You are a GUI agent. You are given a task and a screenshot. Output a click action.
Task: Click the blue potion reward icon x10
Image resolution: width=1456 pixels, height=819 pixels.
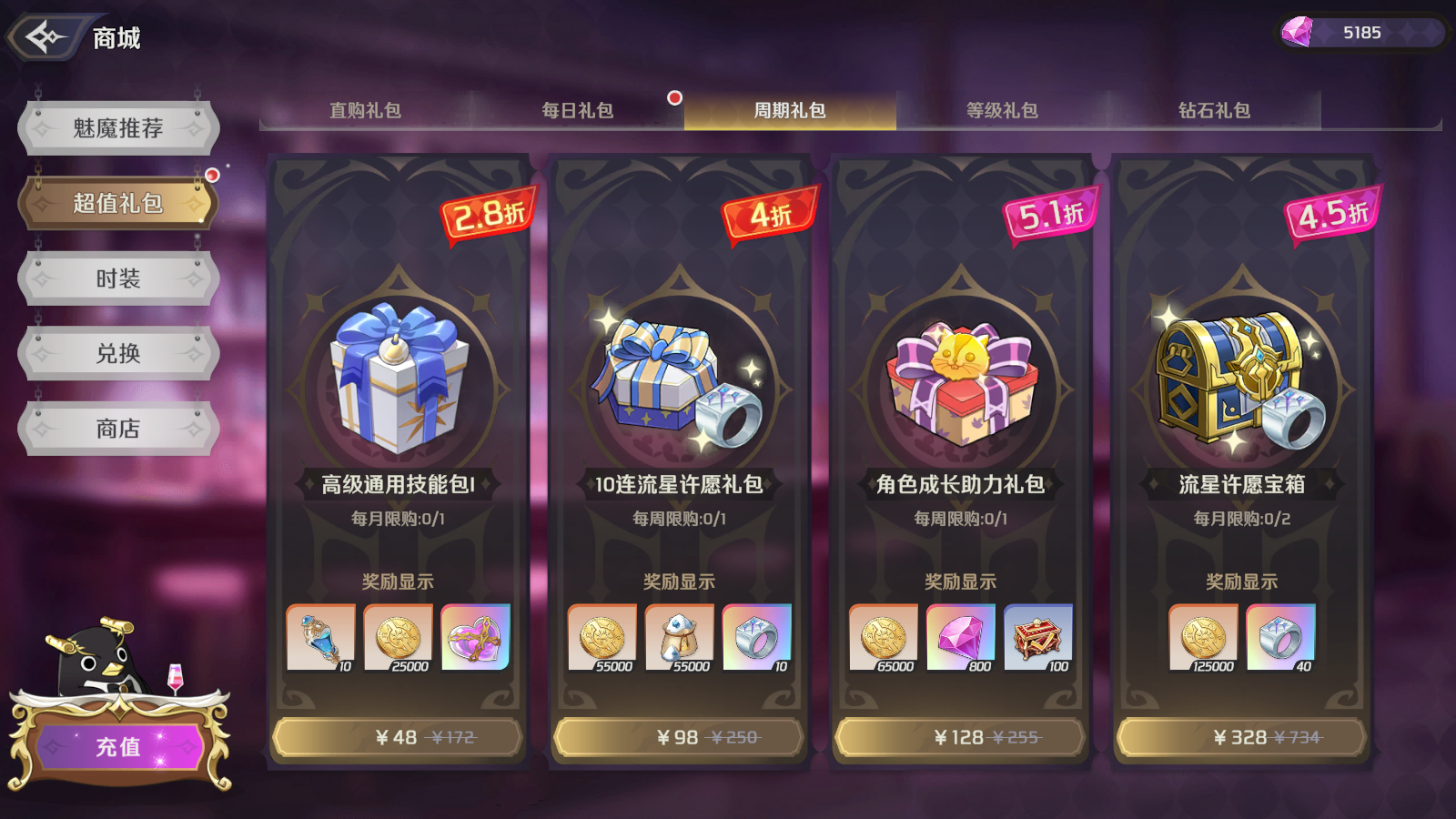321,639
